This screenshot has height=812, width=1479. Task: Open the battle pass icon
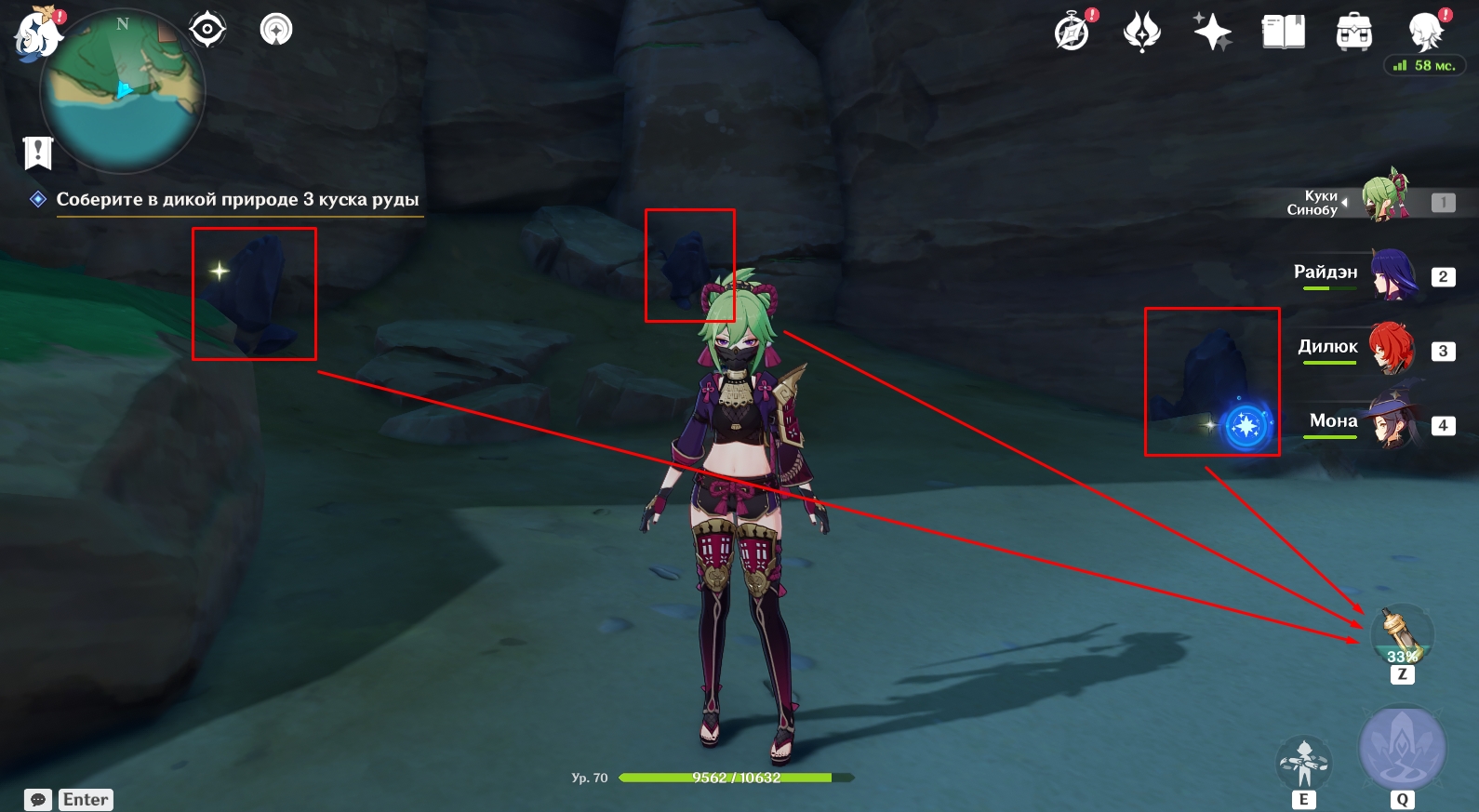1142,33
